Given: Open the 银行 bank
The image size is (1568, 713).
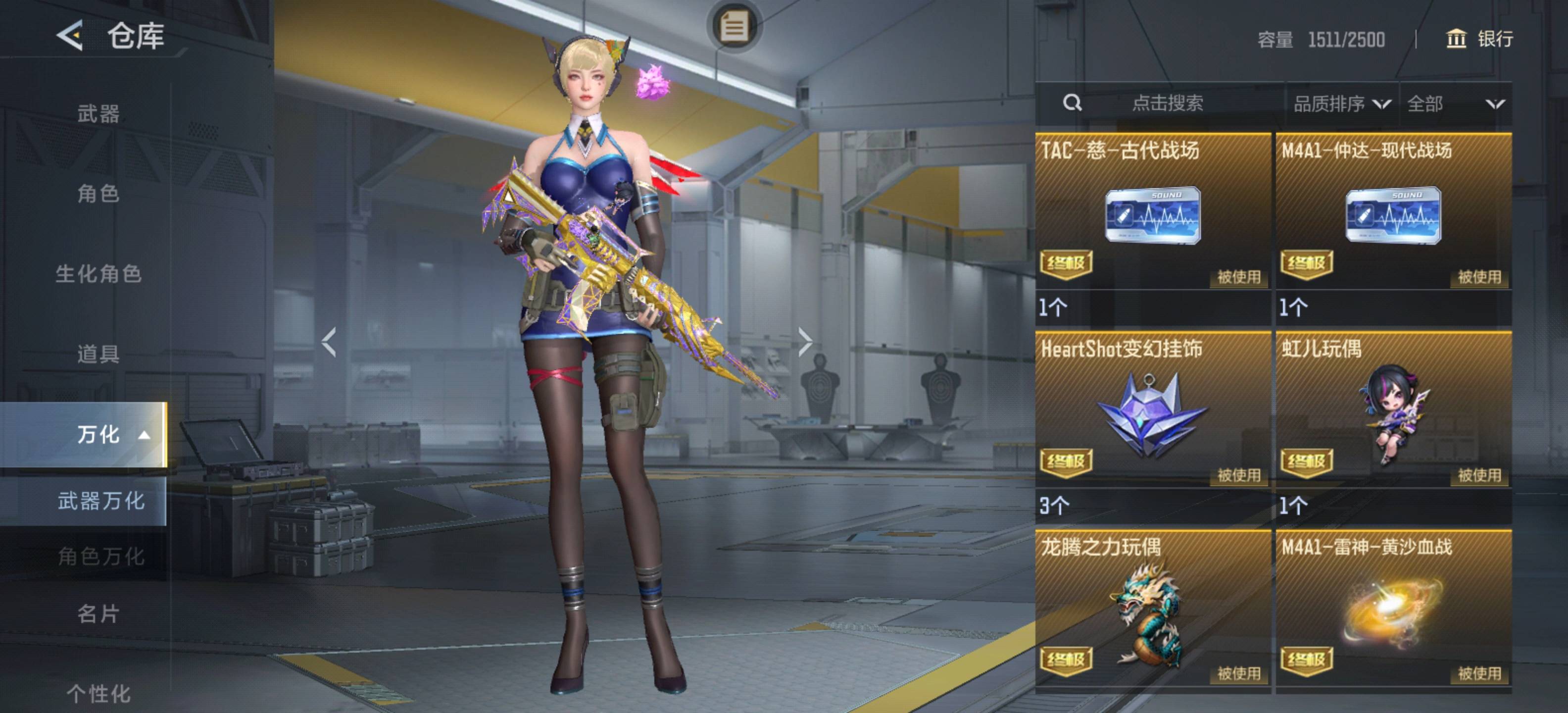Looking at the screenshot, I should pyautogui.click(x=1479, y=39).
